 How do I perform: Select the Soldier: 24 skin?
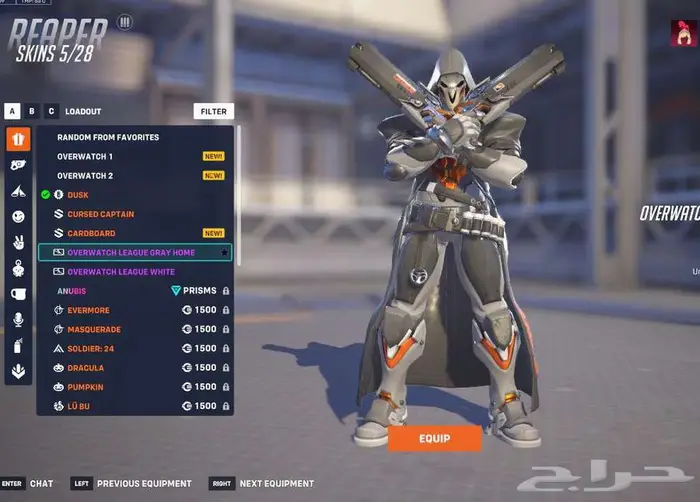(92, 349)
